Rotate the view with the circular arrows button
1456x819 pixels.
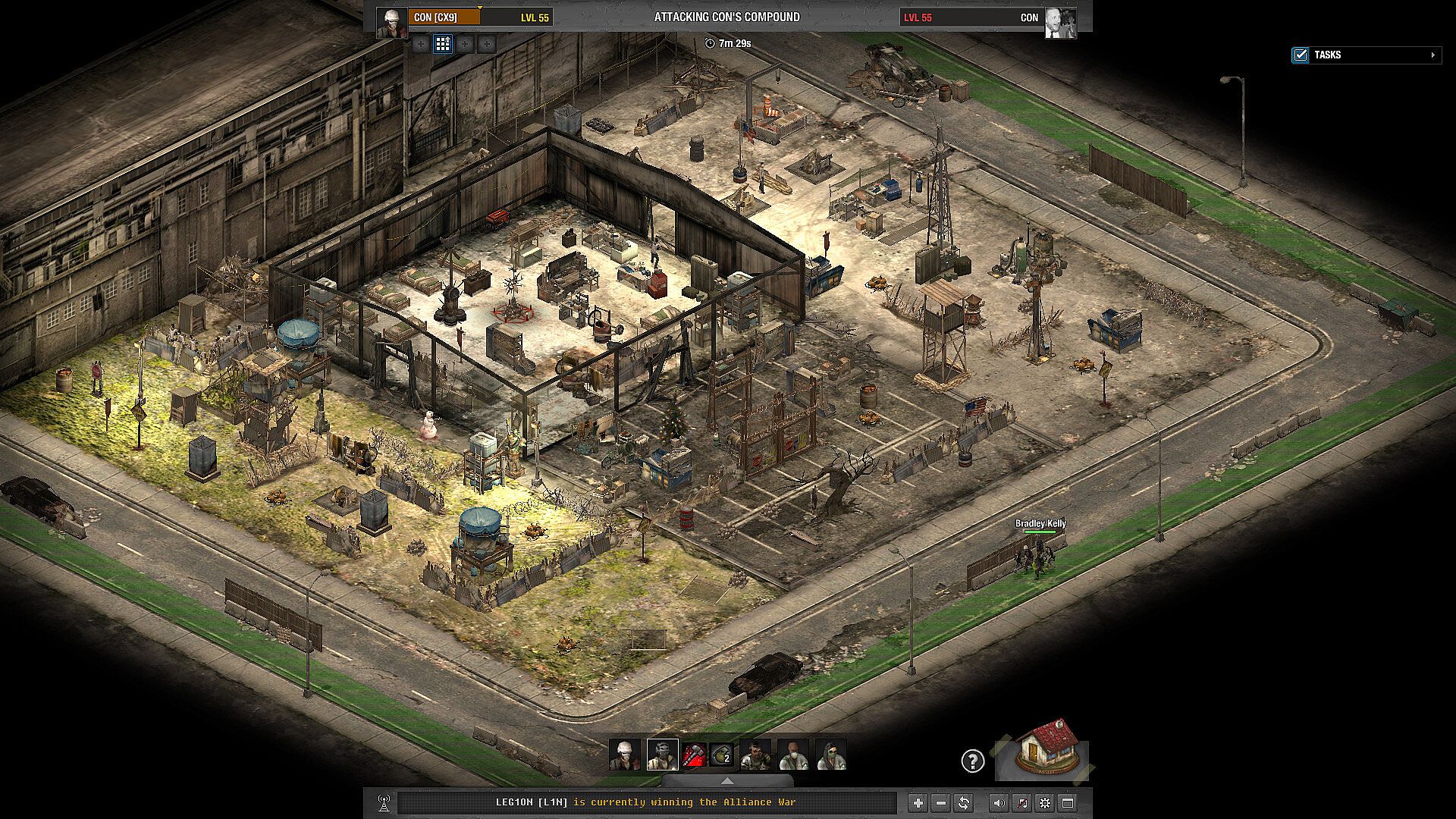(x=963, y=802)
